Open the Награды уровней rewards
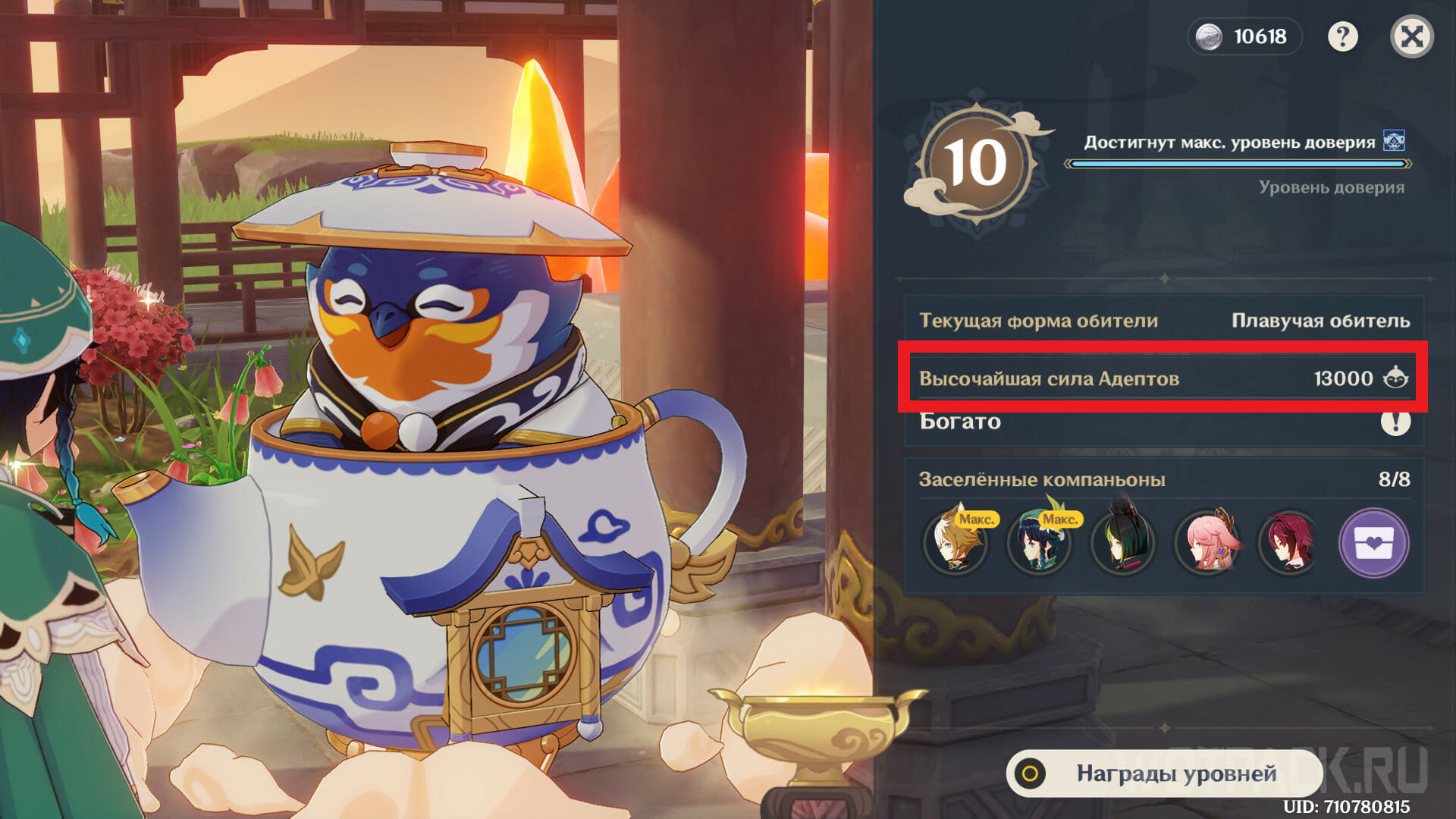1456x819 pixels. [1164, 773]
